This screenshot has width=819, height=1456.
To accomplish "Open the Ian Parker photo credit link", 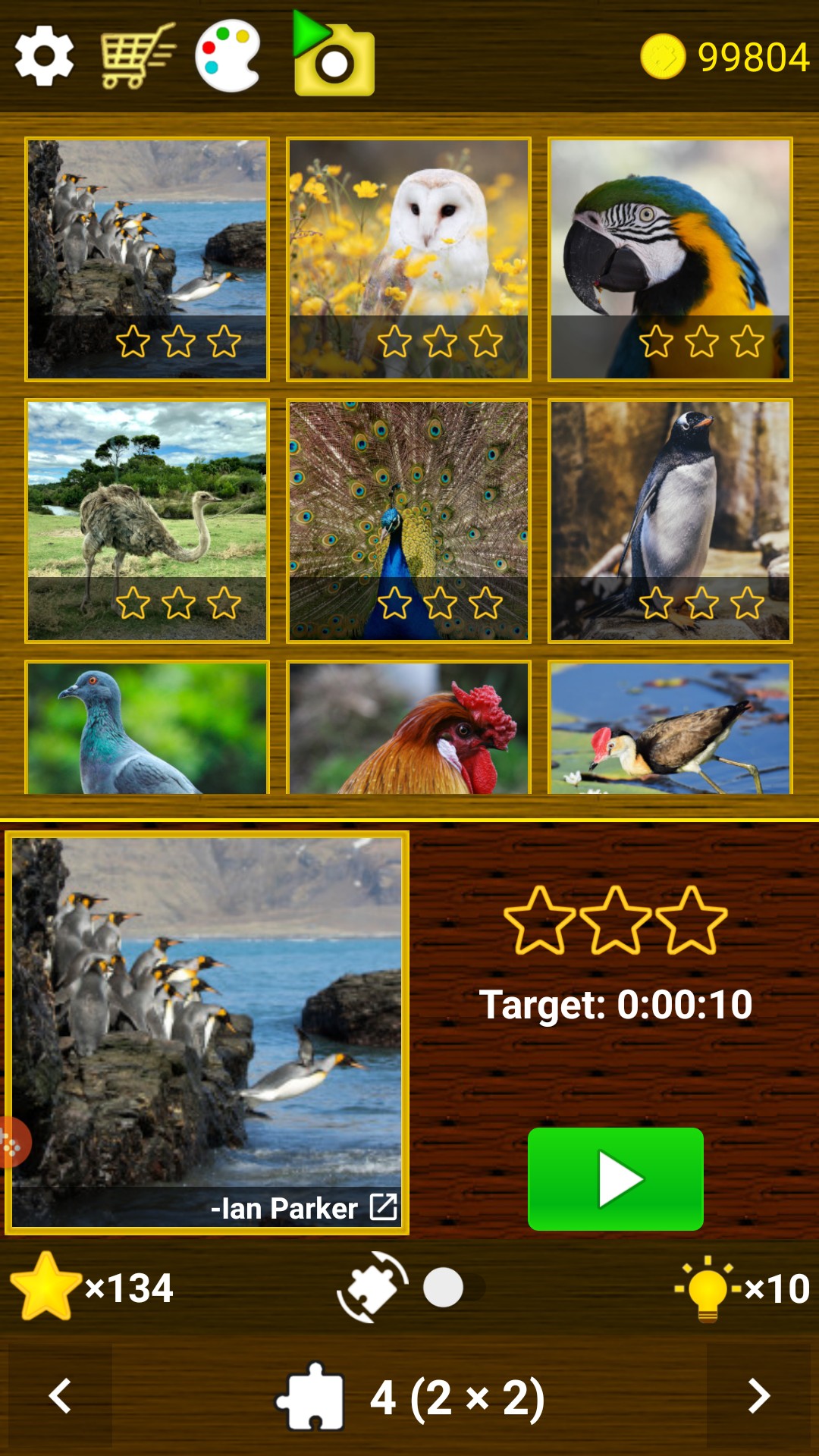I will click(x=383, y=1207).
